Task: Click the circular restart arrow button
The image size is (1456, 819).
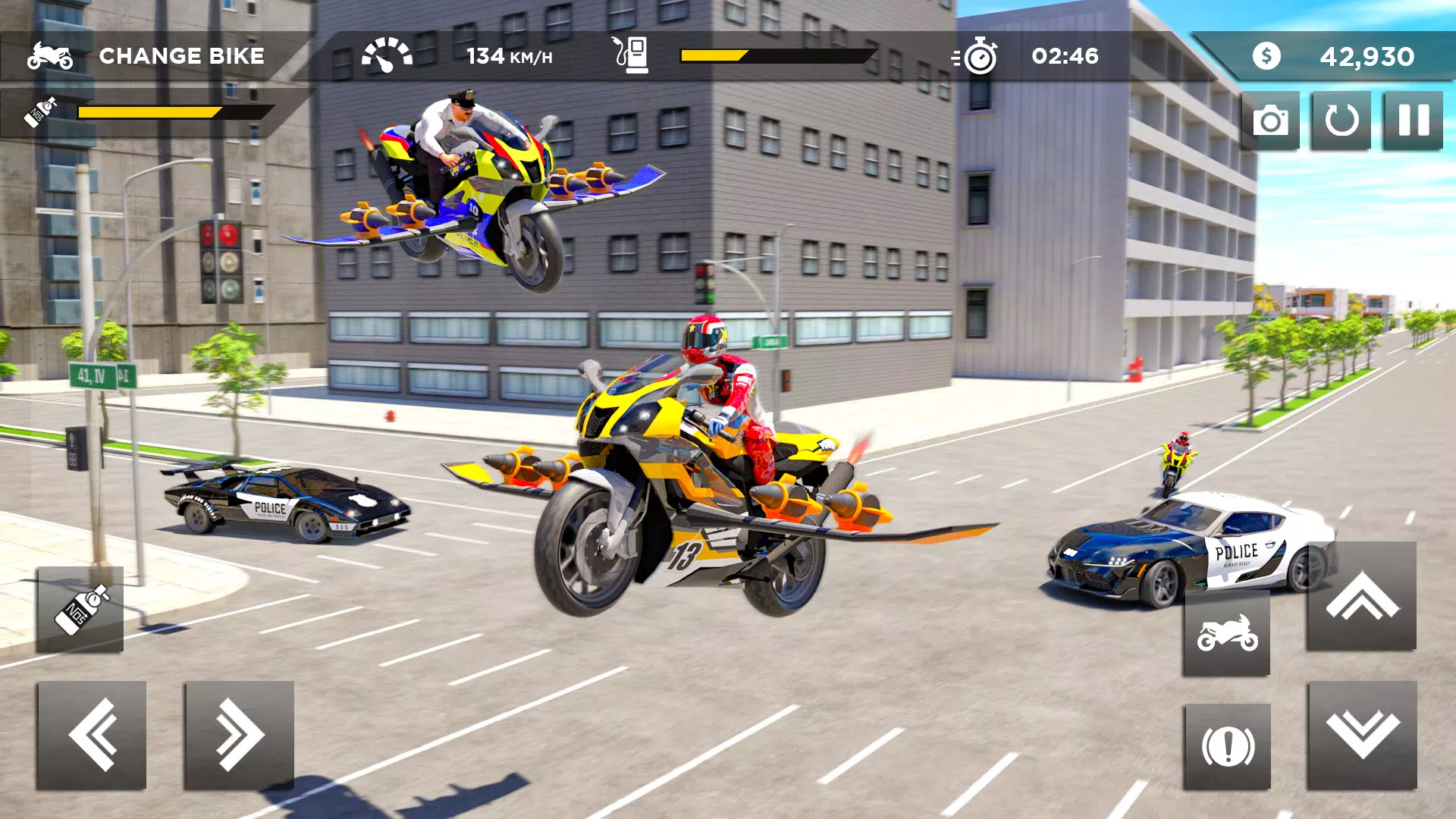Action: pos(1341,121)
